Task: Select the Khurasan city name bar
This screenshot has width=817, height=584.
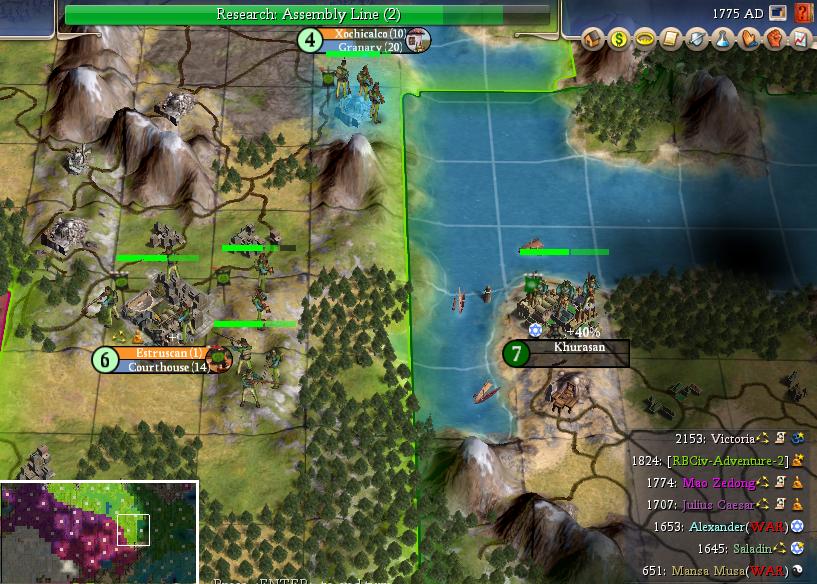Action: (x=580, y=347)
